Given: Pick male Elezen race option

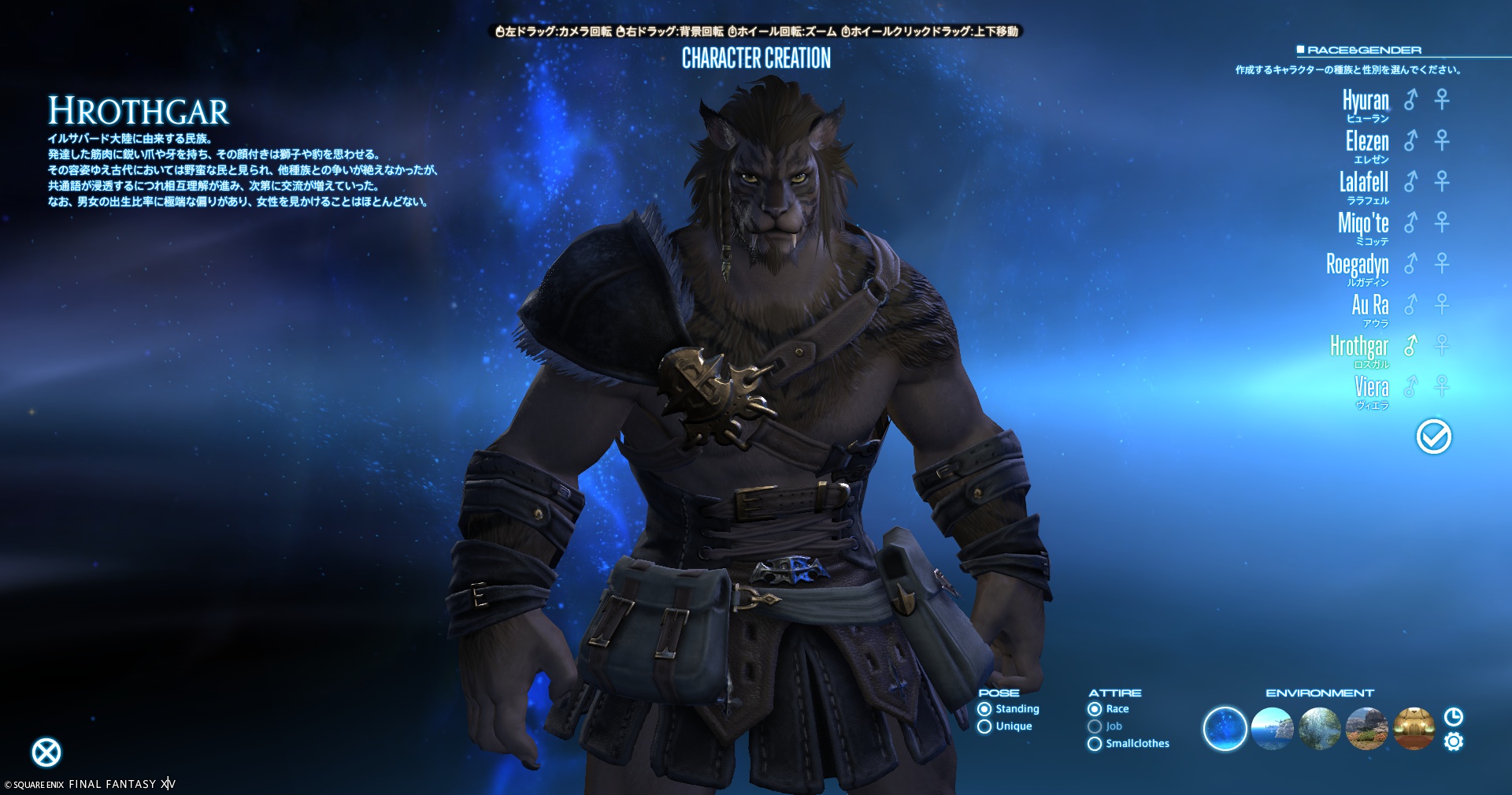Looking at the screenshot, I should click(1410, 140).
